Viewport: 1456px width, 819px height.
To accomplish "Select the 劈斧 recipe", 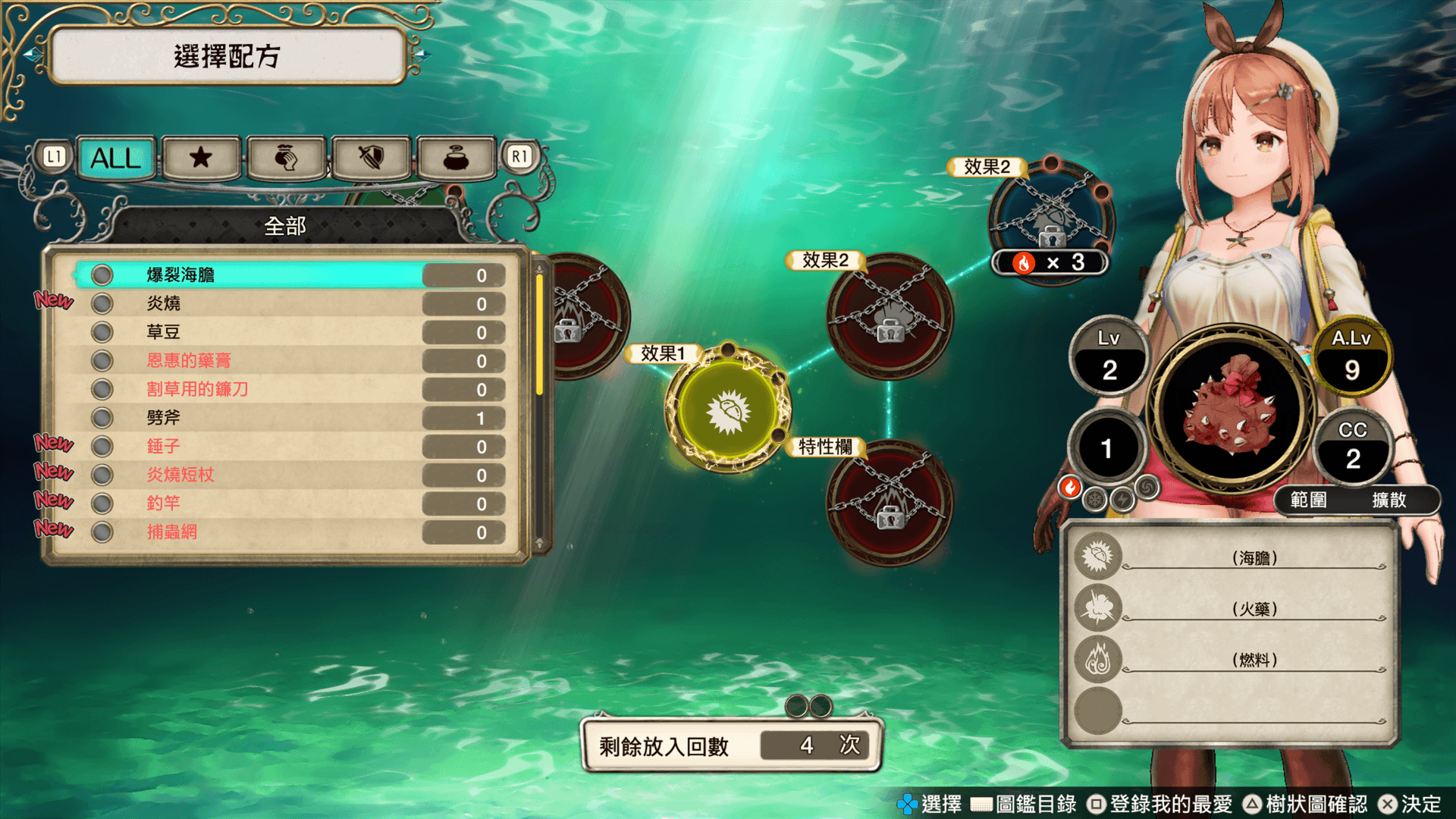I will coord(288,418).
